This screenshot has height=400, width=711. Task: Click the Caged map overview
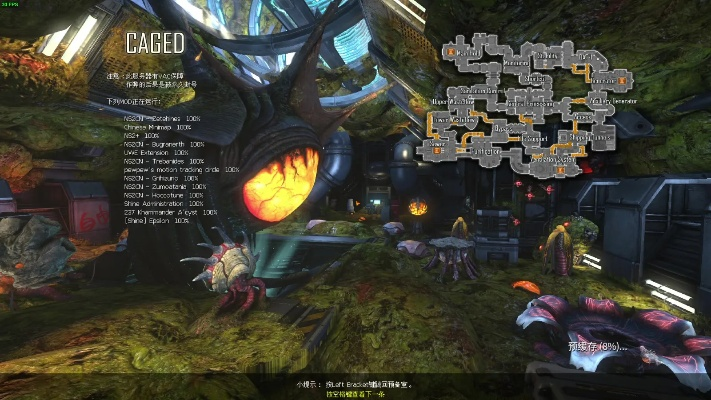pos(535,107)
